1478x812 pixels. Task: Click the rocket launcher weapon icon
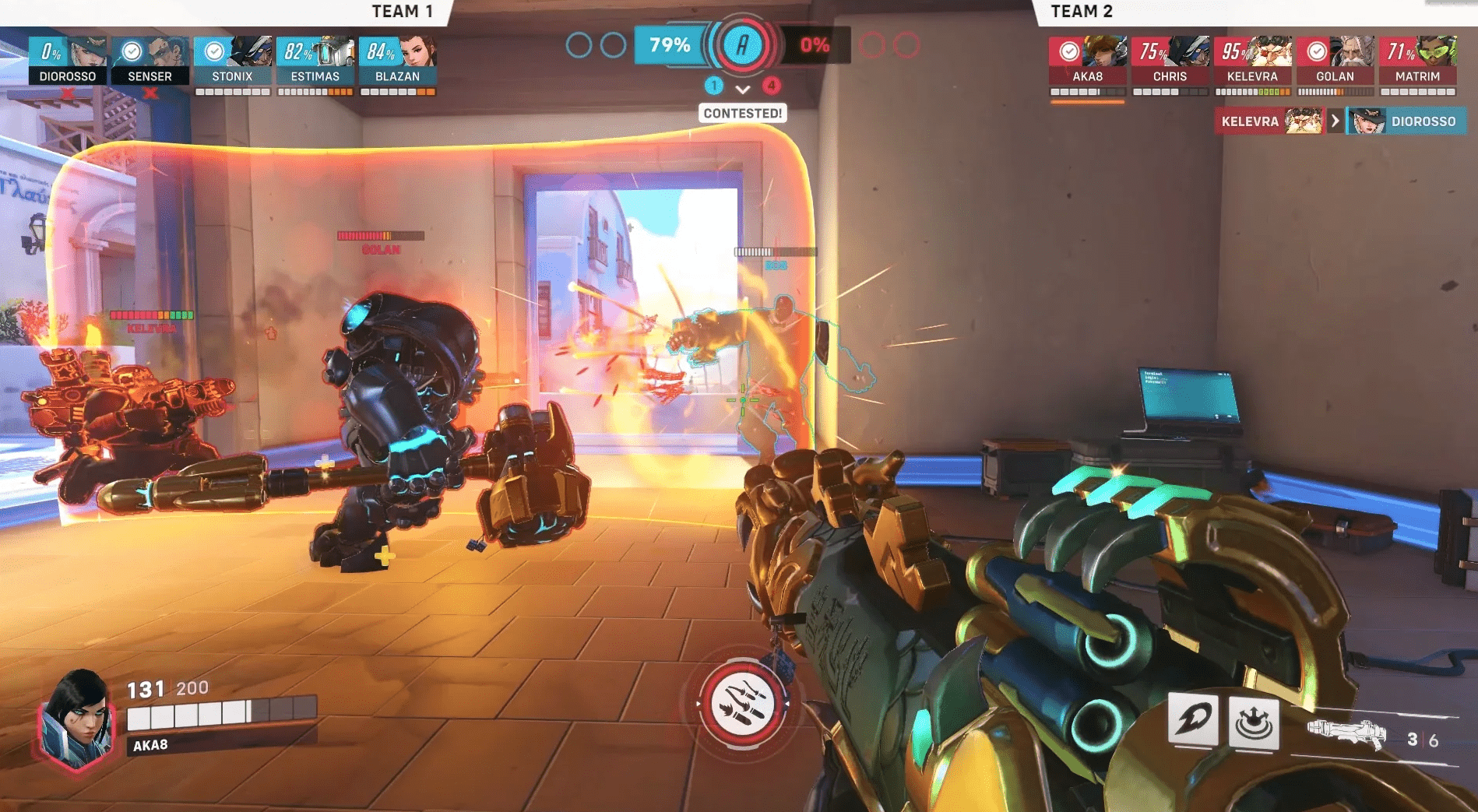click(1346, 734)
